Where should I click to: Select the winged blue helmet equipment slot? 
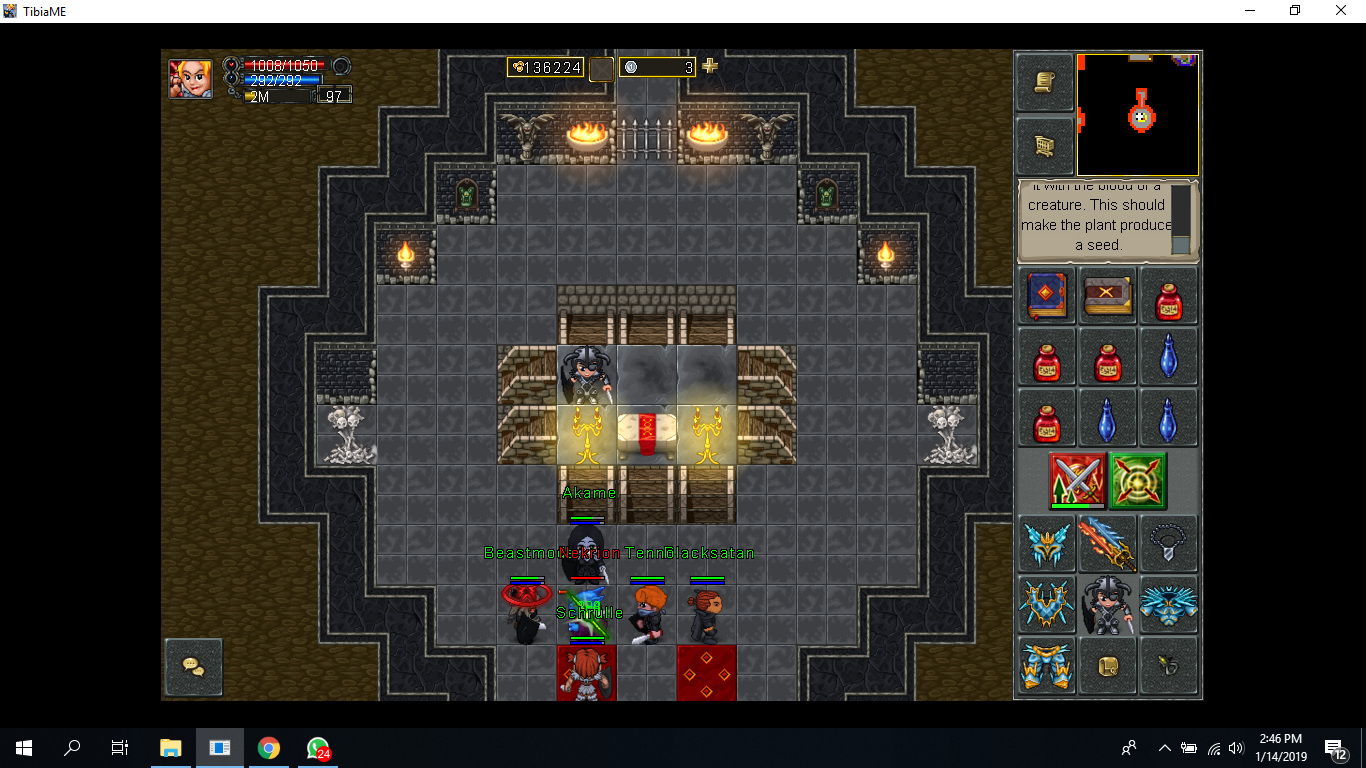[x=1047, y=543]
